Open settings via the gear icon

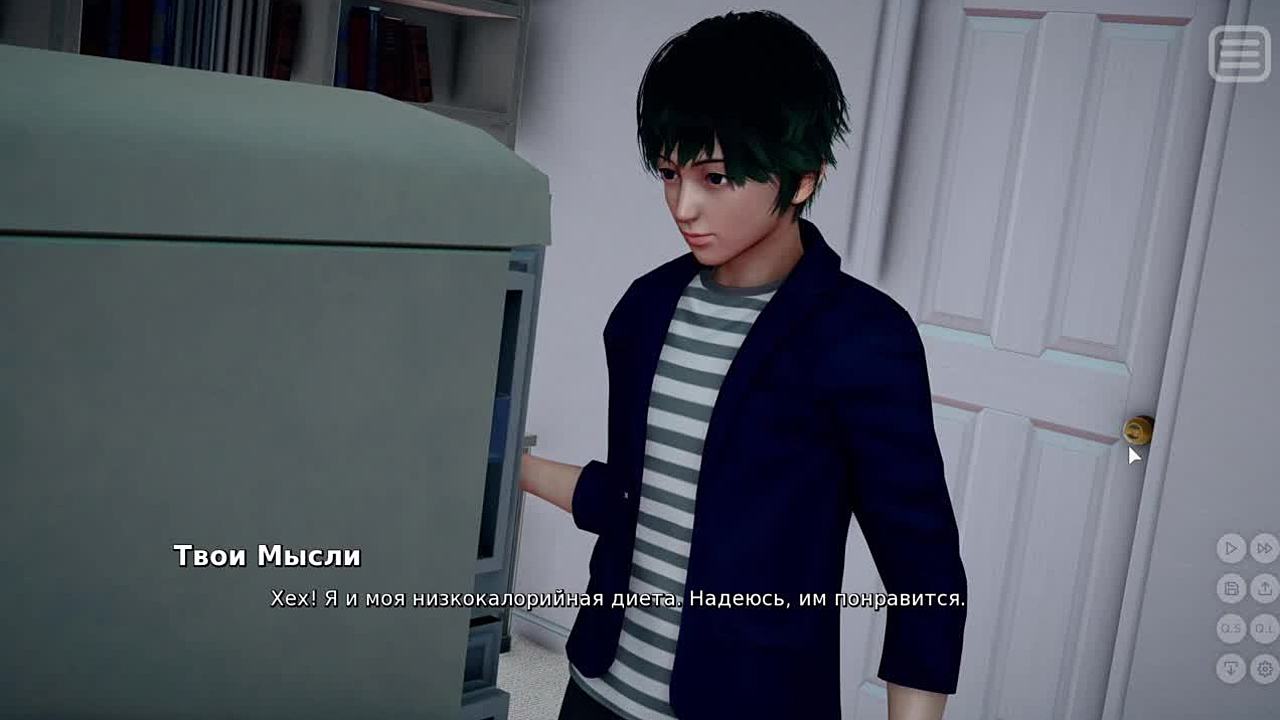1264,668
